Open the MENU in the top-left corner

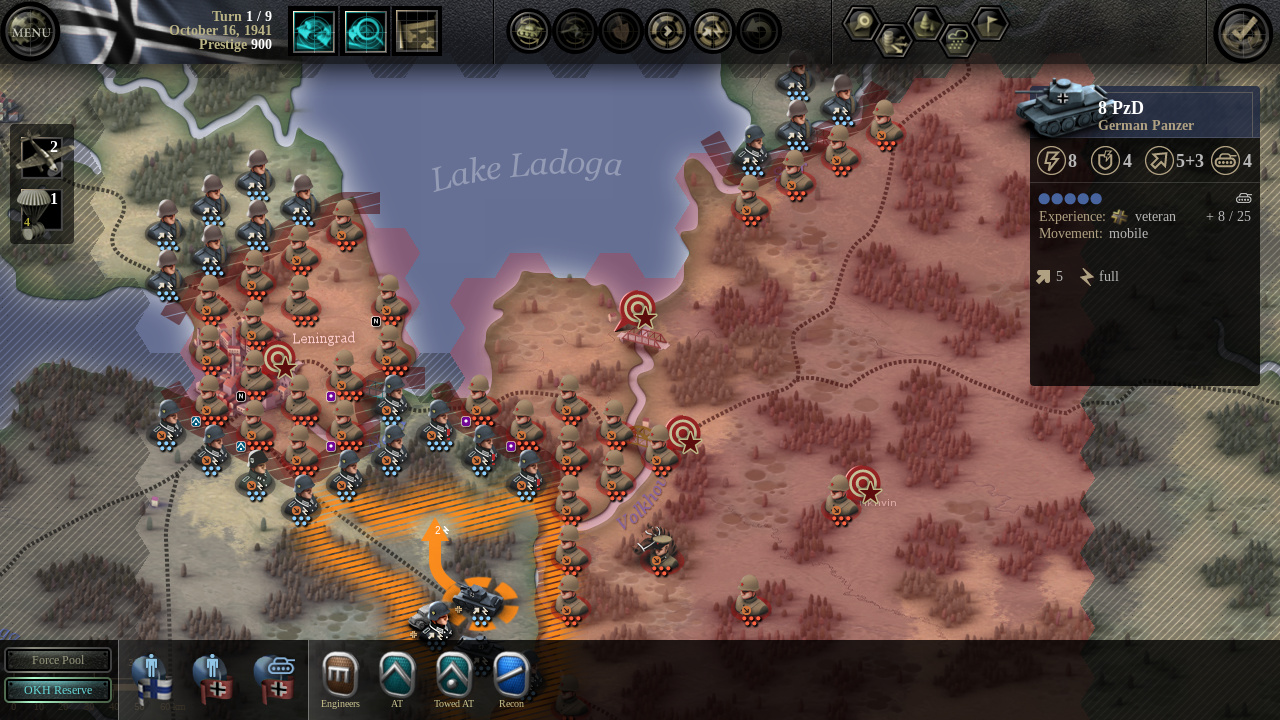(x=30, y=31)
